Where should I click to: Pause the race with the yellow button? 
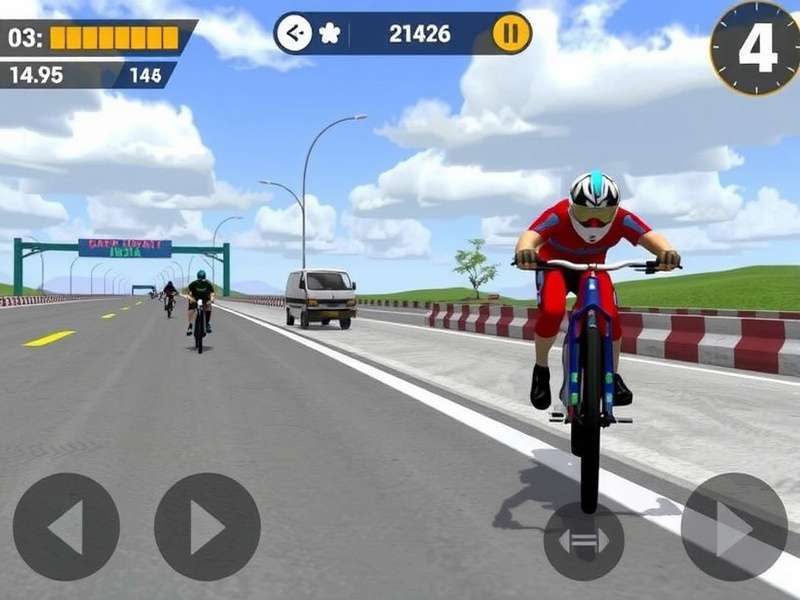pos(511,34)
